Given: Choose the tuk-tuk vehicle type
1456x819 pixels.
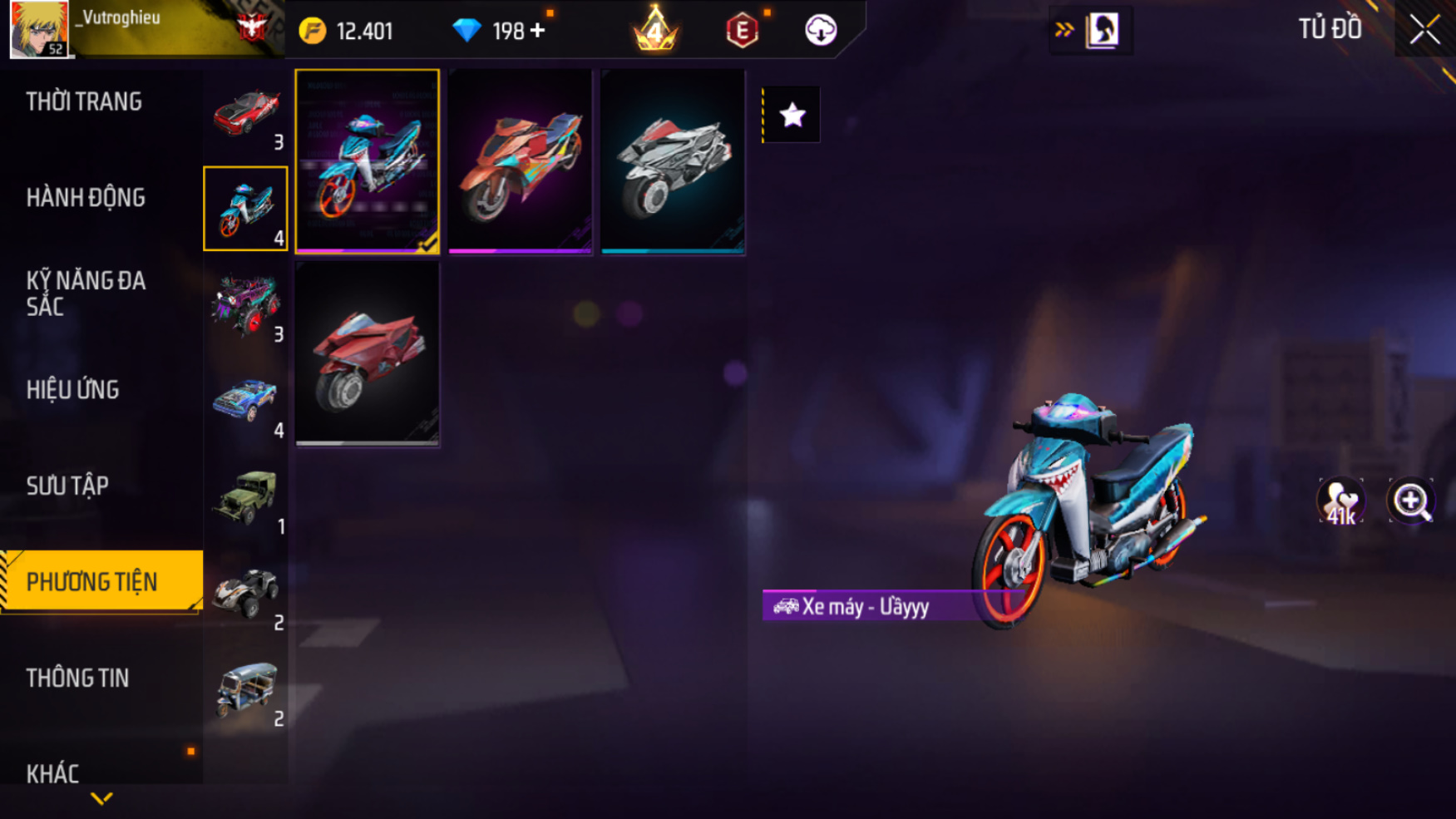Looking at the screenshot, I should 245,690.
